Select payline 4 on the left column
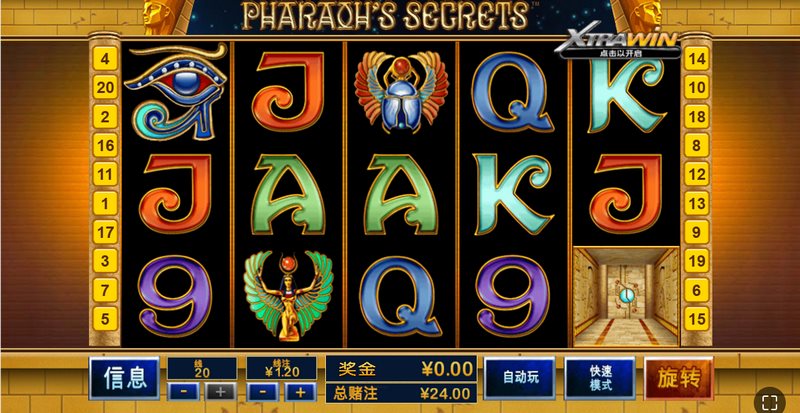Image resolution: width=800 pixels, height=413 pixels. click(105, 59)
